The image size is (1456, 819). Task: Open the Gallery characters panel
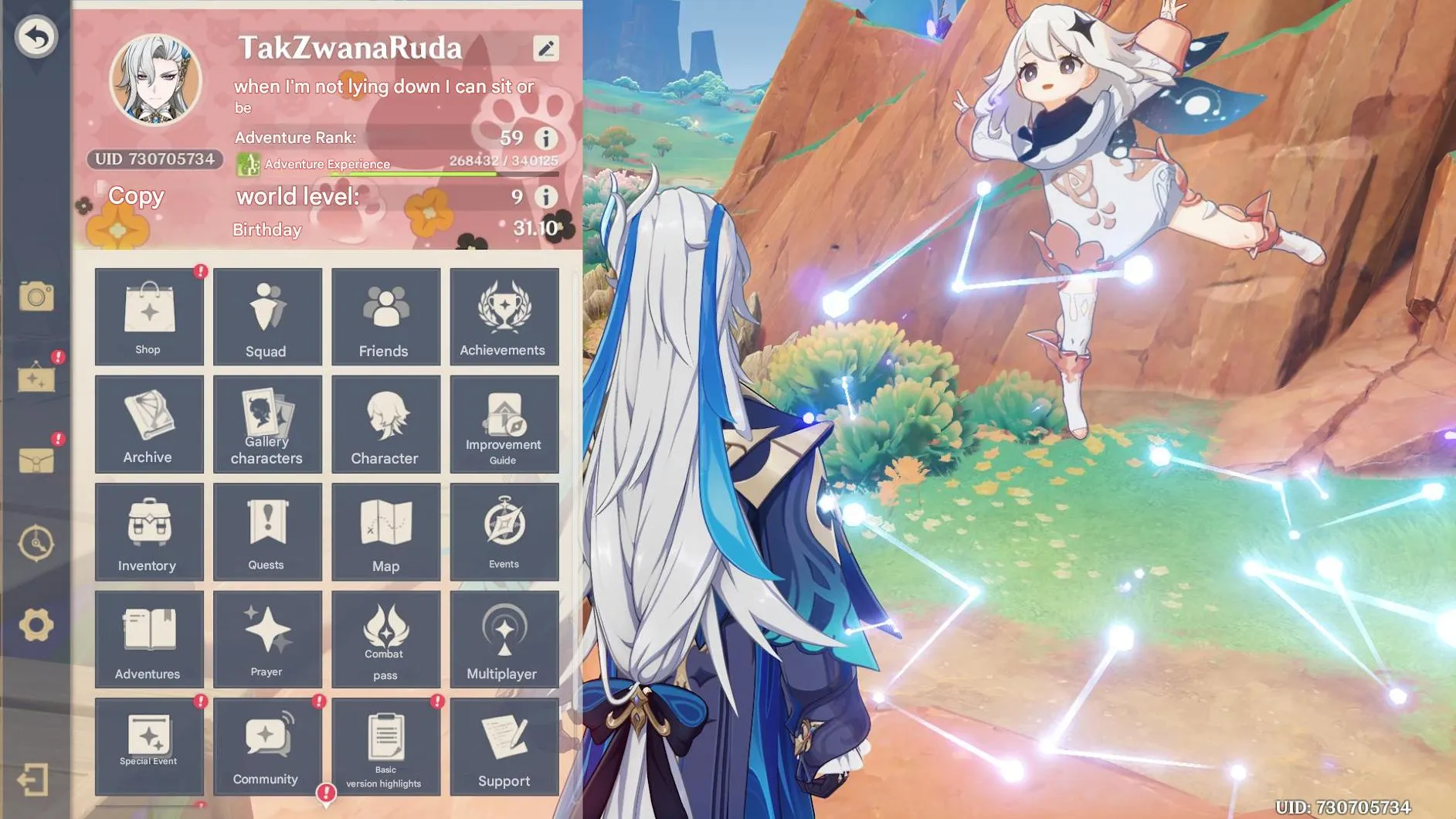tap(266, 423)
